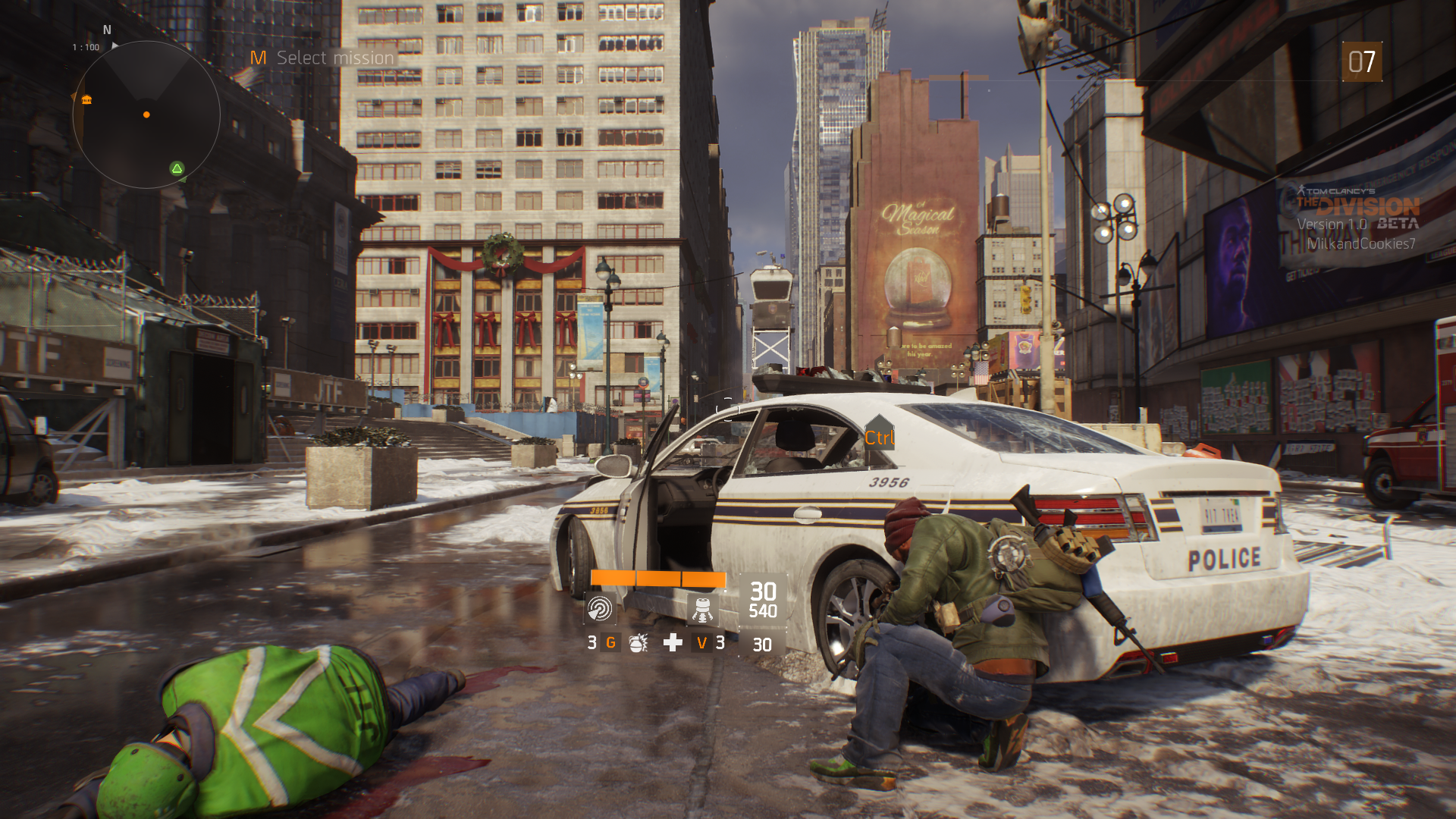Open the circular minimap radar
The image size is (1456, 819).
[146, 115]
